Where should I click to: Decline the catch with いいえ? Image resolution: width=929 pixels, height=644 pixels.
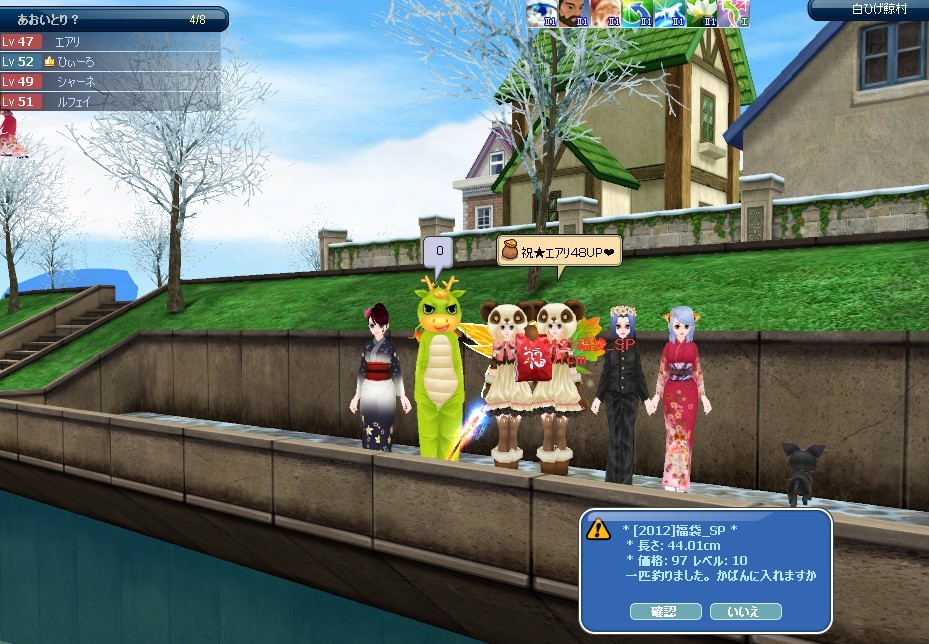click(745, 611)
